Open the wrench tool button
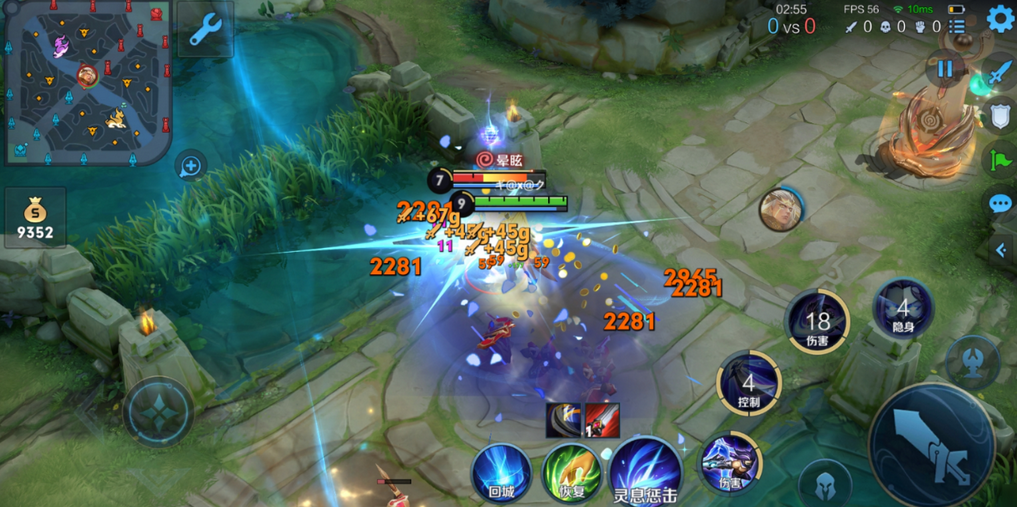Viewport: 1017px width, 507px height. [x=206, y=30]
